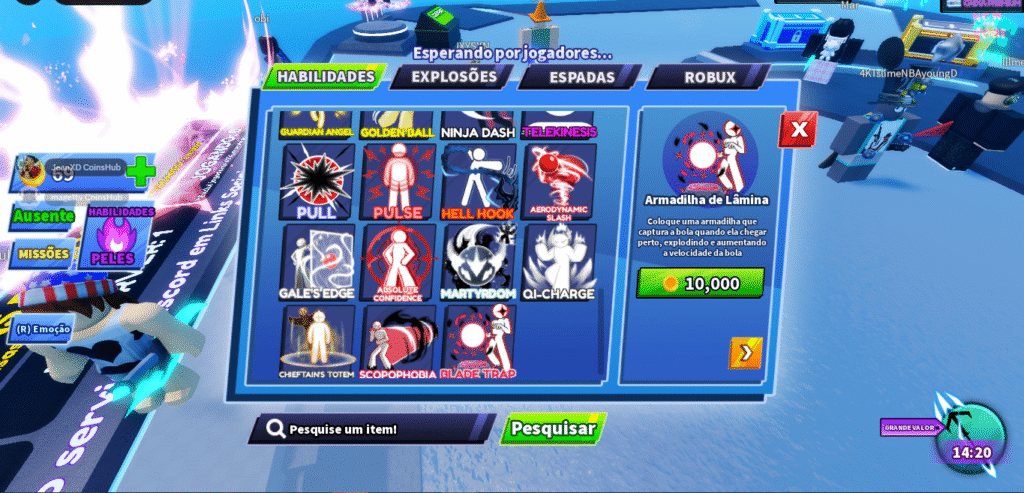
Task: Focus the Pesquise um item search field
Action: coord(375,429)
